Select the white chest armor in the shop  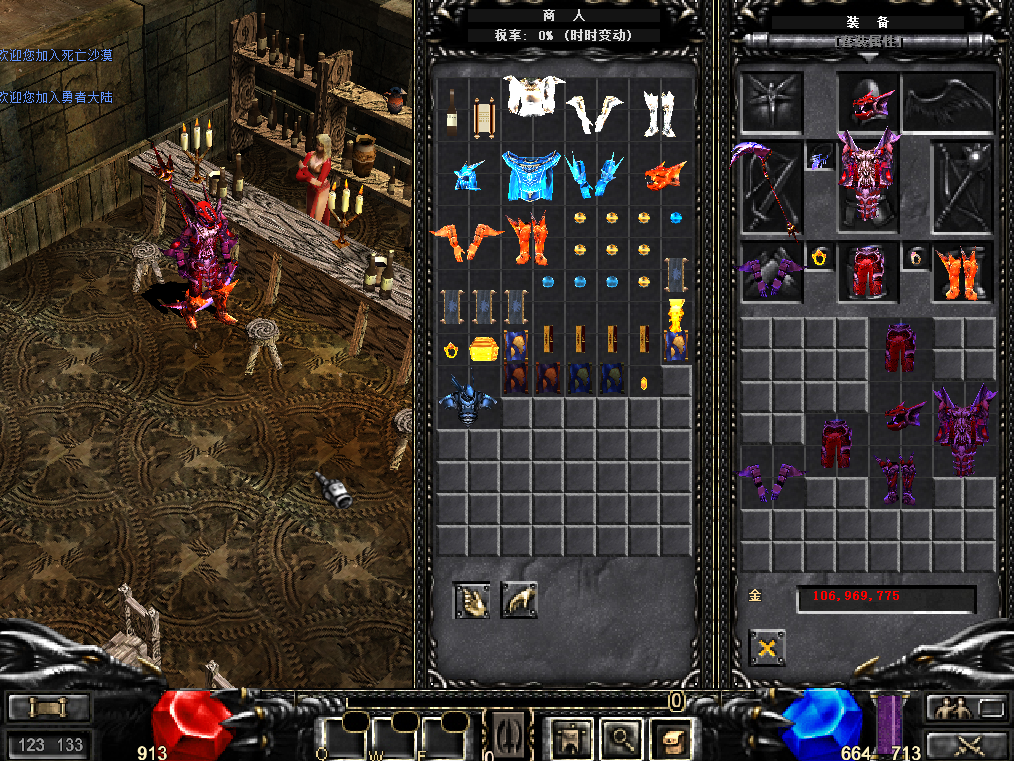(533, 97)
